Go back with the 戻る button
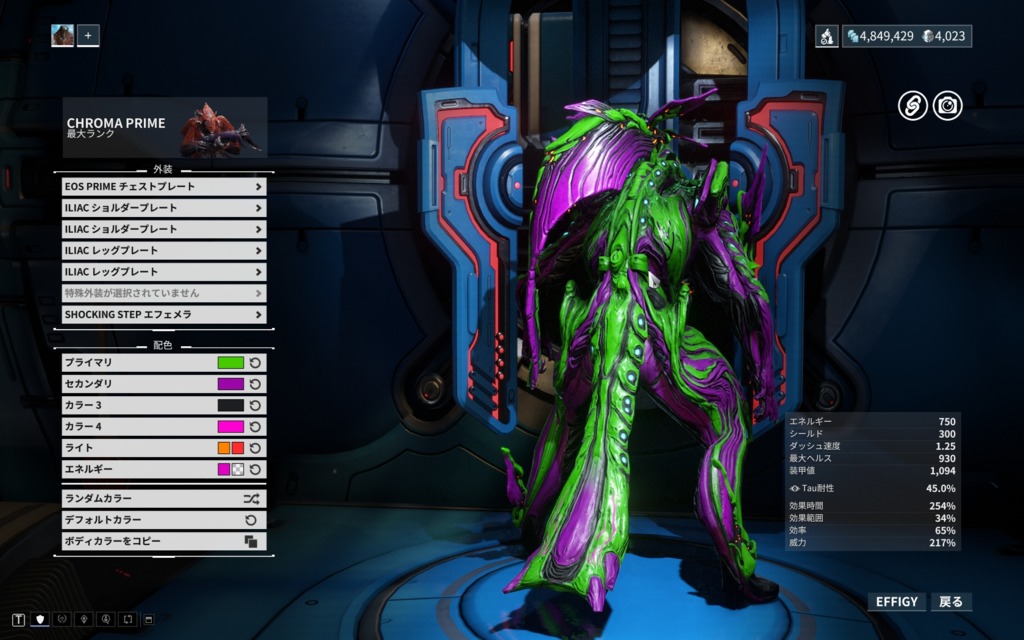 (x=951, y=601)
